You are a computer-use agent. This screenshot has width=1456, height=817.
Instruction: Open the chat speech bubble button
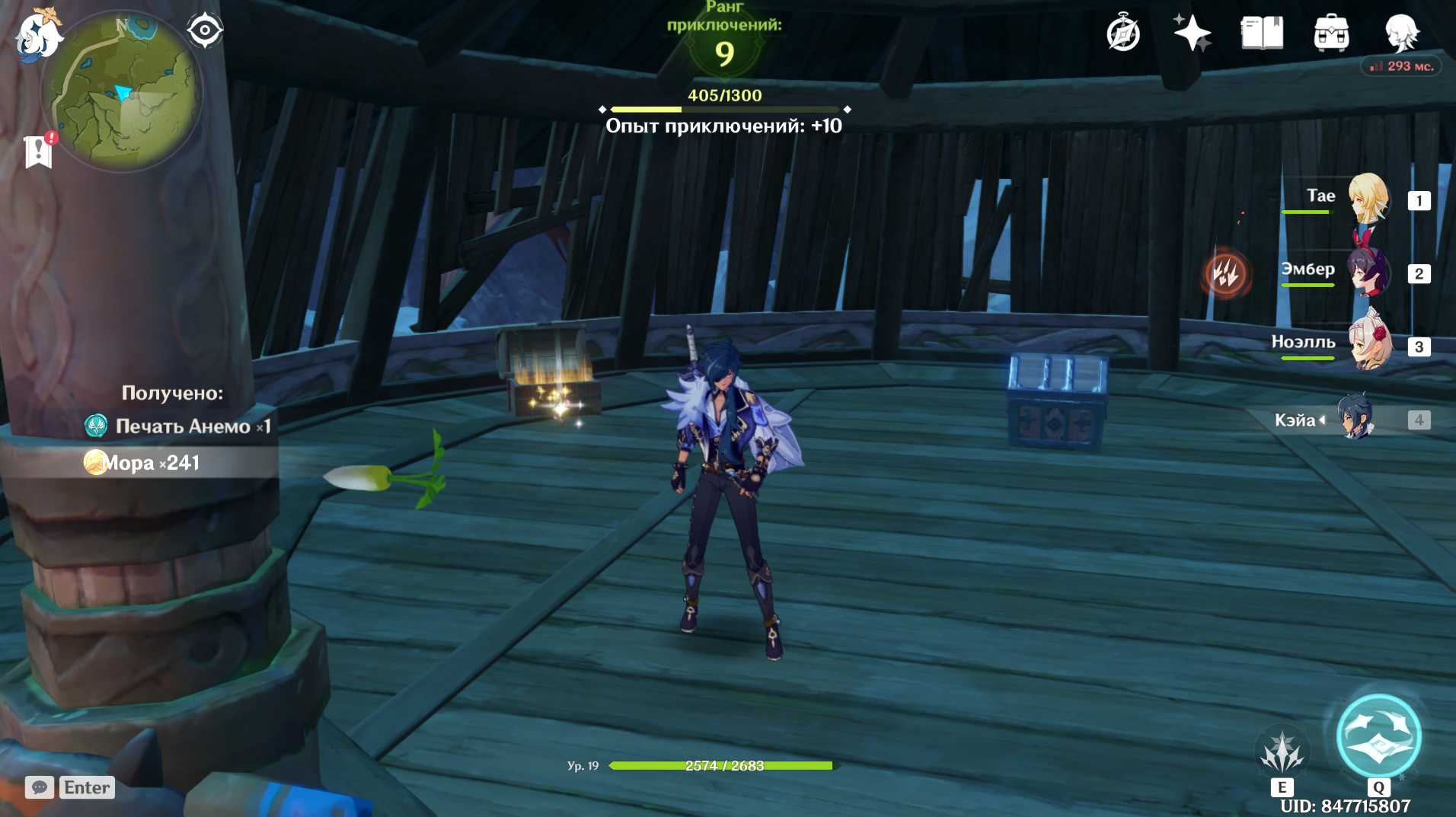pos(40,787)
